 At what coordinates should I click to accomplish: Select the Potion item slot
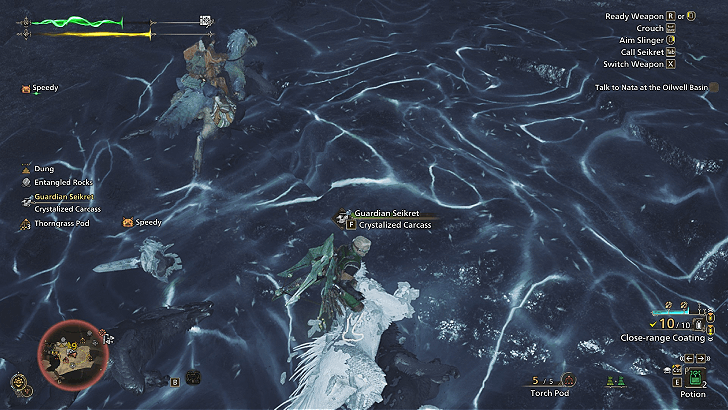click(x=695, y=377)
